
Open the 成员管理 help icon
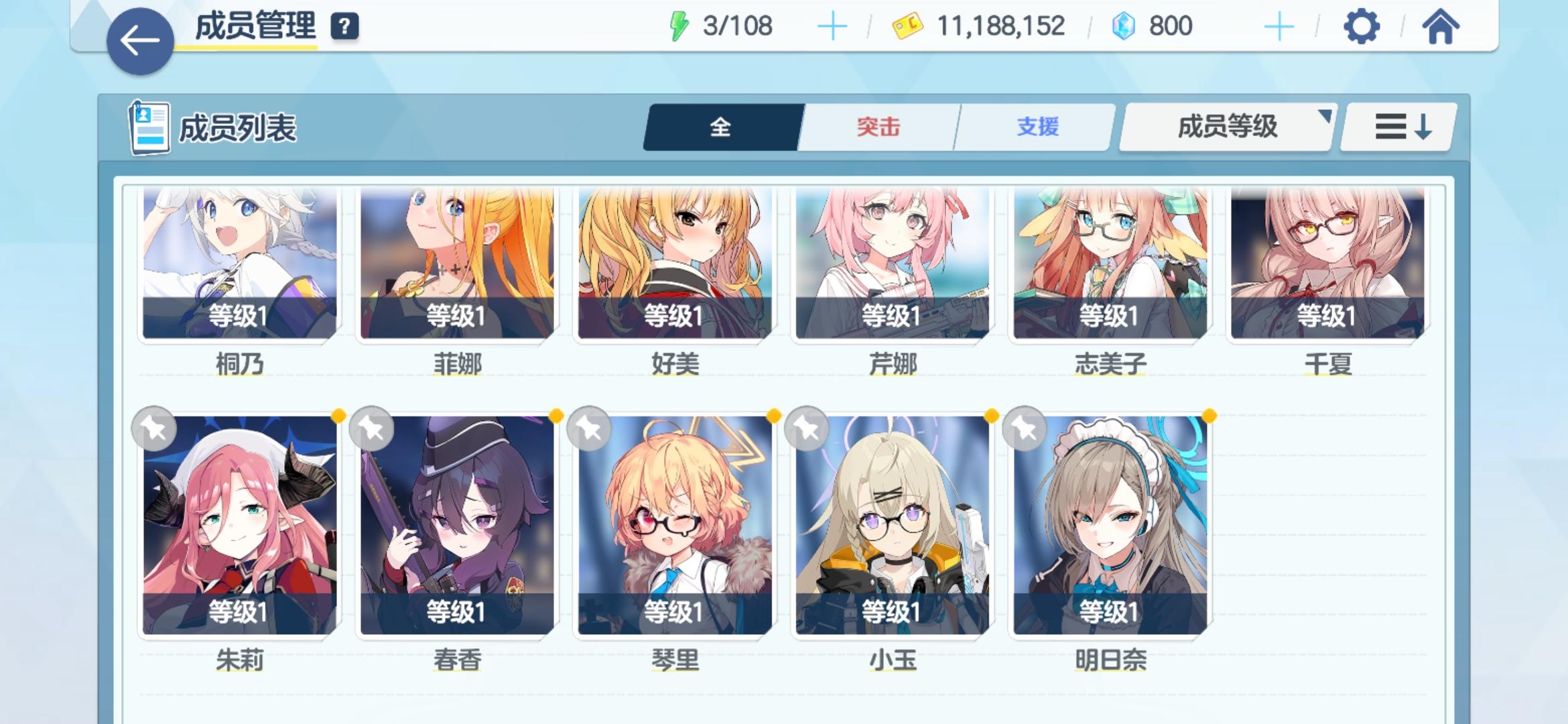[x=343, y=27]
